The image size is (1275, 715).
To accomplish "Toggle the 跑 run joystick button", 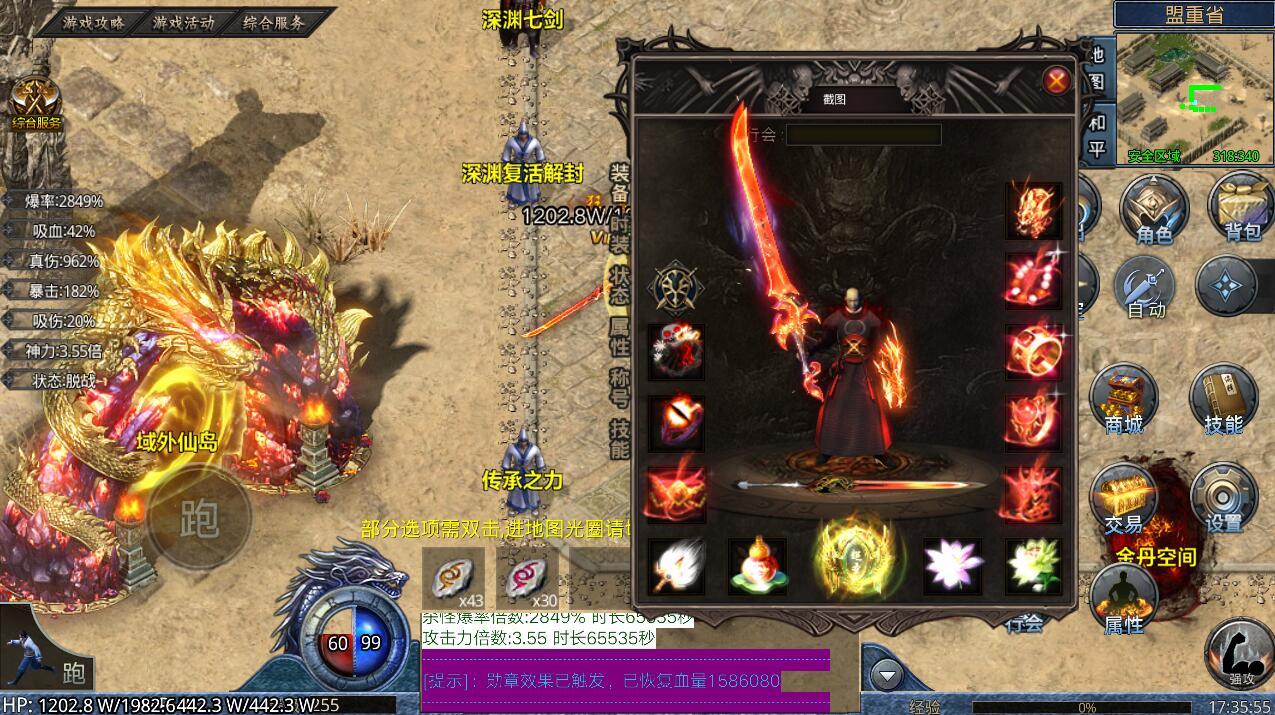I will click(x=199, y=518).
